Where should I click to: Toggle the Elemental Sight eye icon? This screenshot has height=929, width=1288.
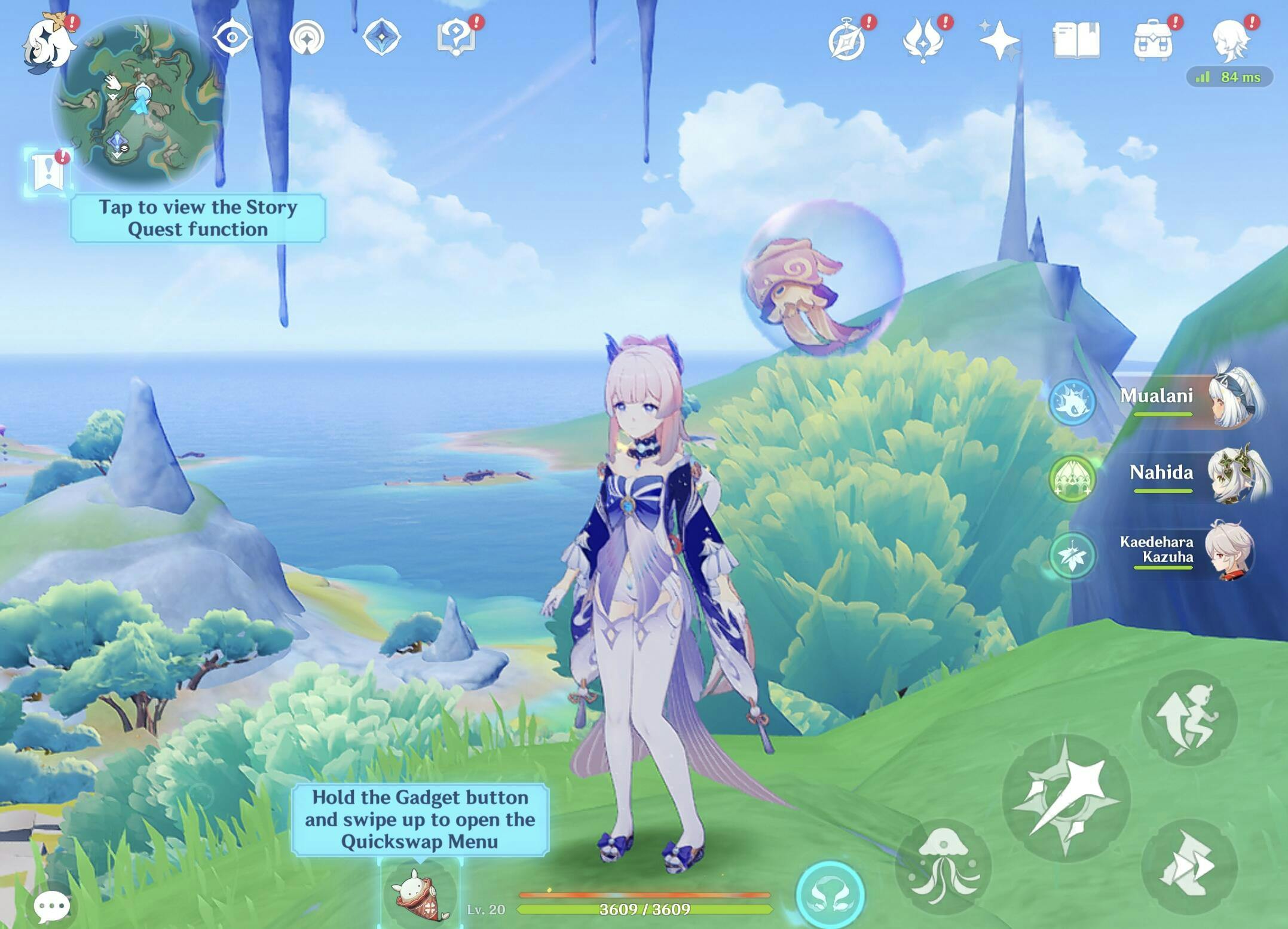pos(232,38)
